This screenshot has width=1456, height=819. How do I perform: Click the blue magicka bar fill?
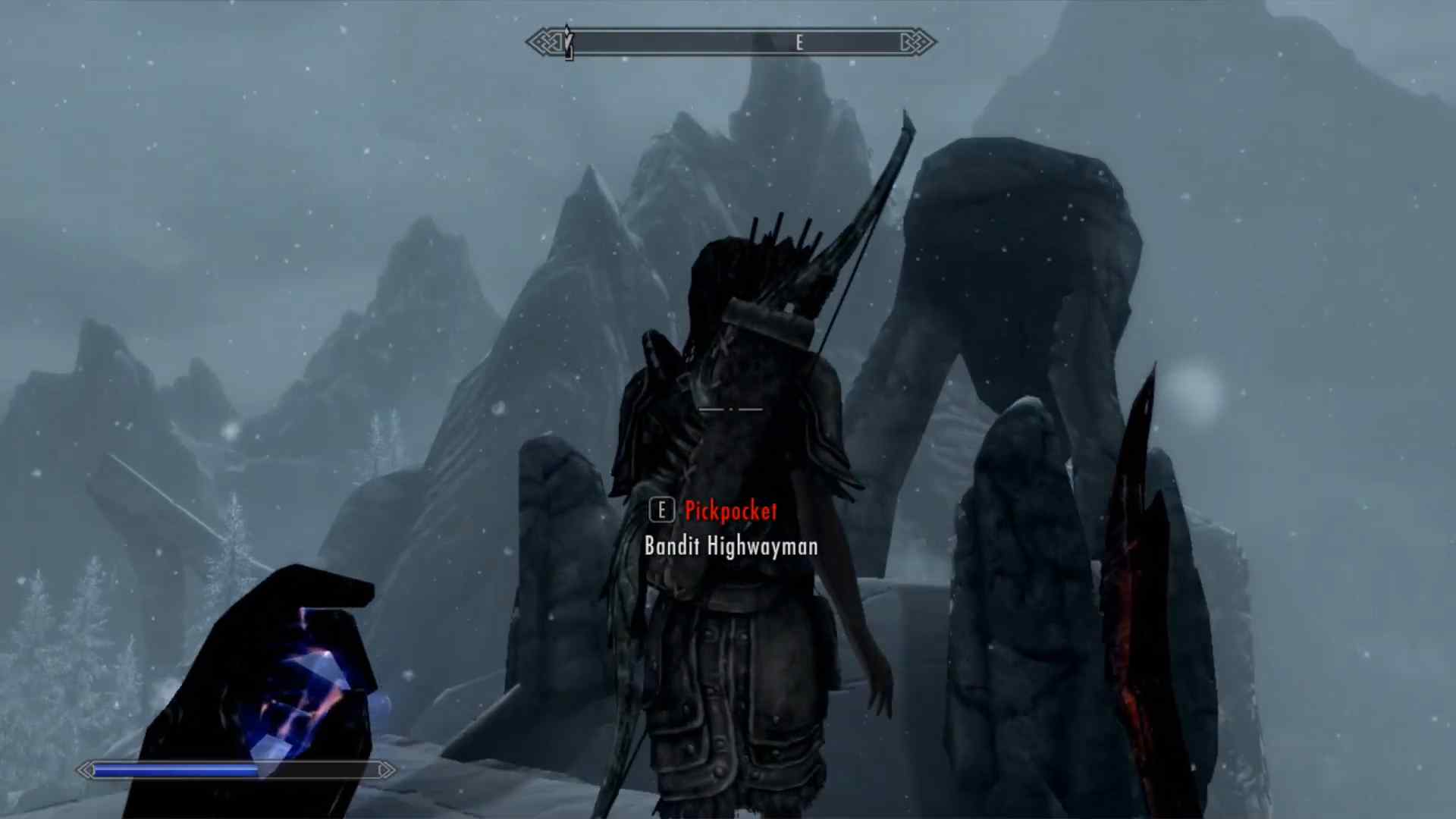tap(174, 770)
